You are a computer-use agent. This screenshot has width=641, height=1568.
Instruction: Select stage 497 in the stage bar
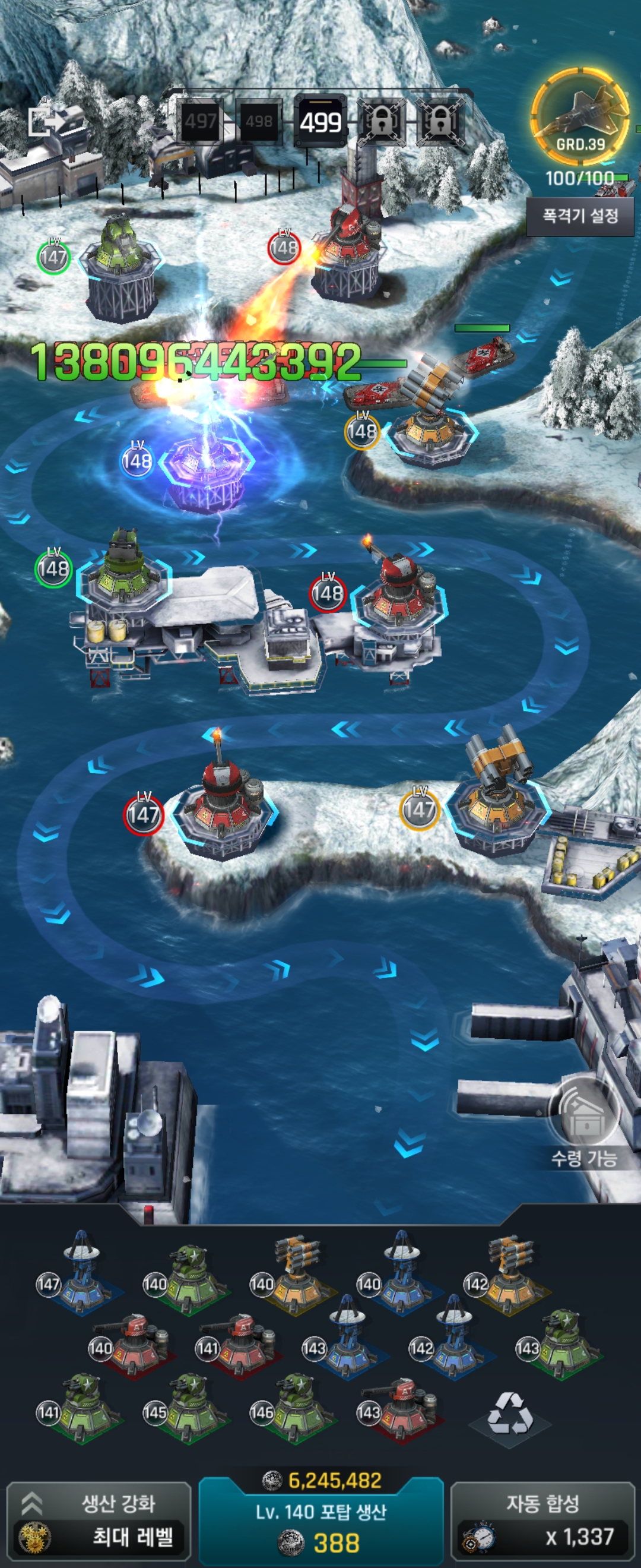[200, 122]
